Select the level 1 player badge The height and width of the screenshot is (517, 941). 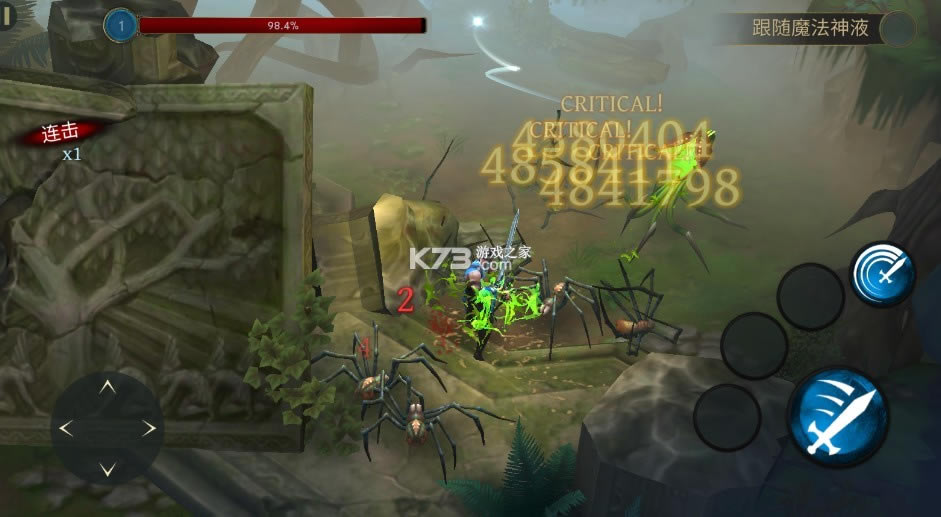click(x=121, y=26)
